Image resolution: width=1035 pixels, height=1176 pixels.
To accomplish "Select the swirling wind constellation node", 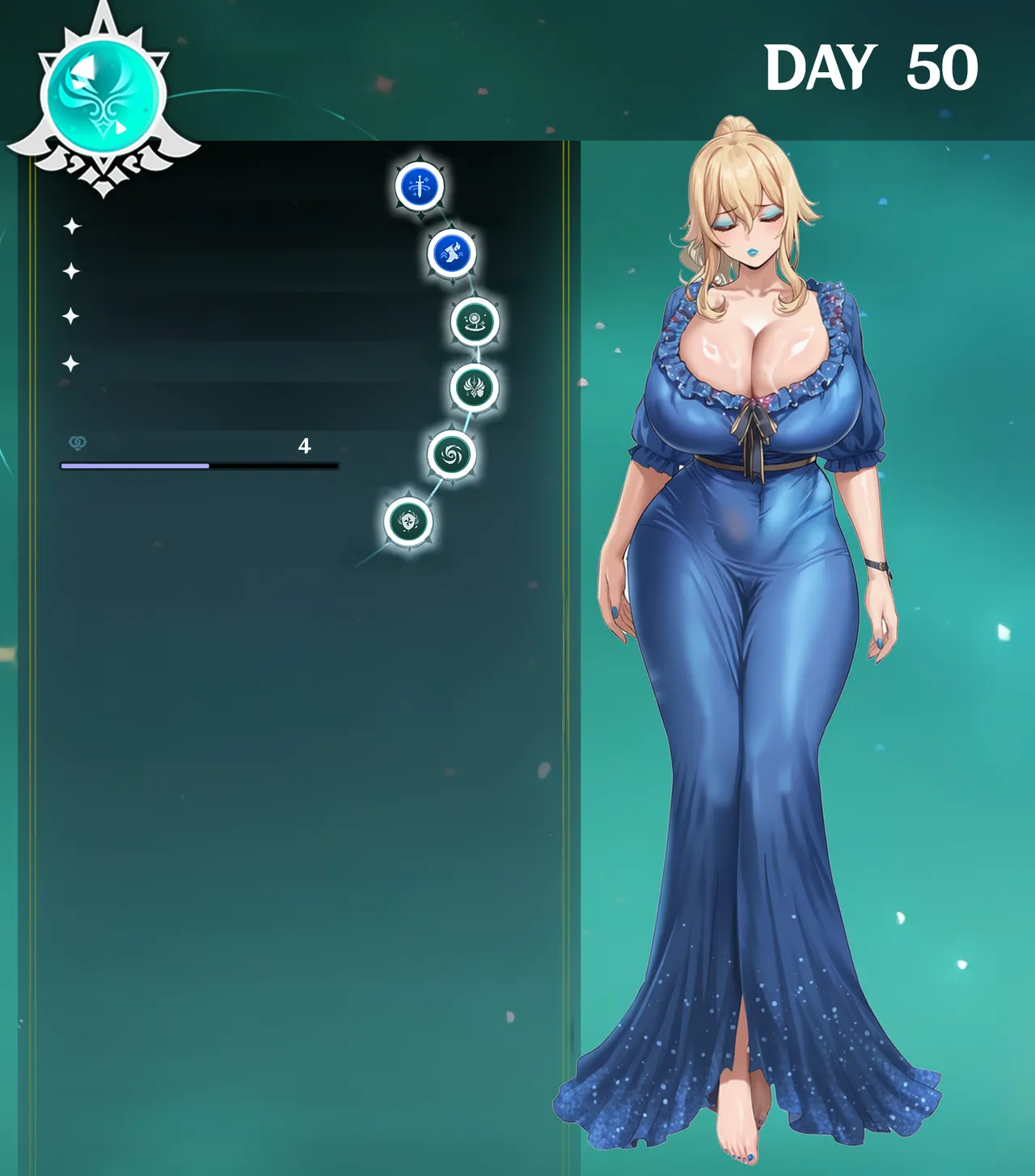I will pyautogui.click(x=451, y=455).
